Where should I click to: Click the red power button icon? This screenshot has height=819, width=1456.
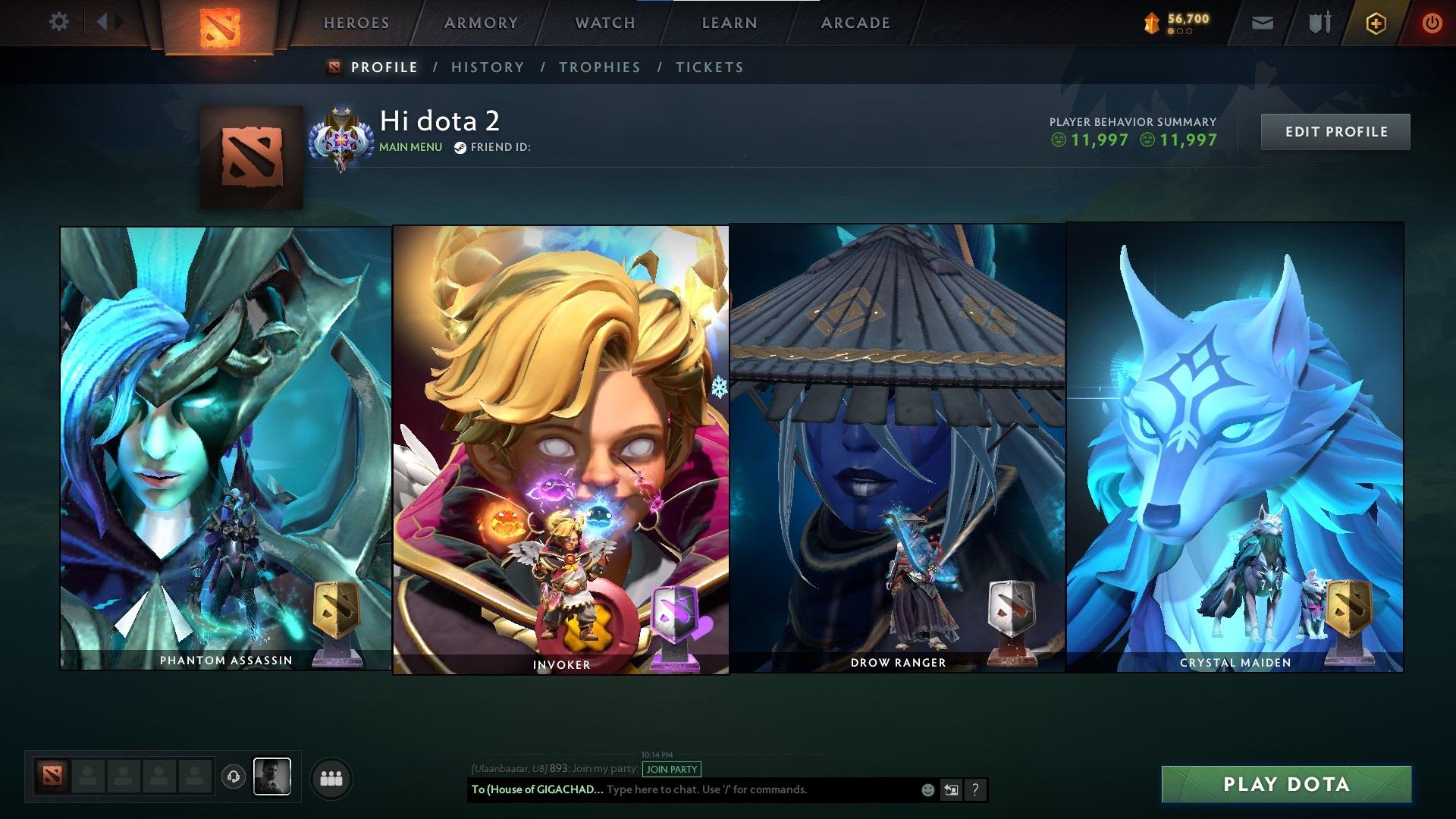[1432, 22]
